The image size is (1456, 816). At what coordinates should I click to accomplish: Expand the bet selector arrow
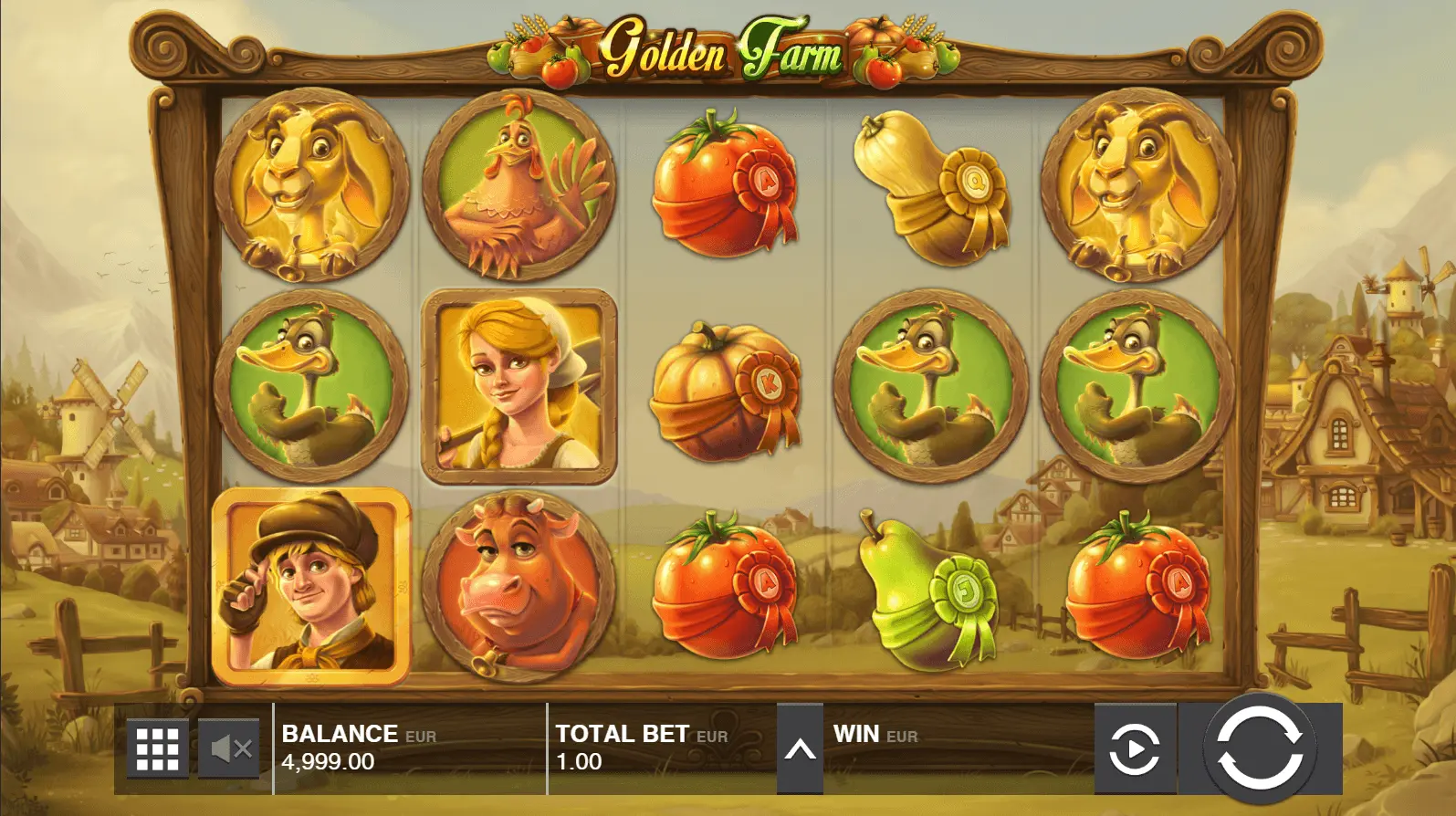(800, 749)
